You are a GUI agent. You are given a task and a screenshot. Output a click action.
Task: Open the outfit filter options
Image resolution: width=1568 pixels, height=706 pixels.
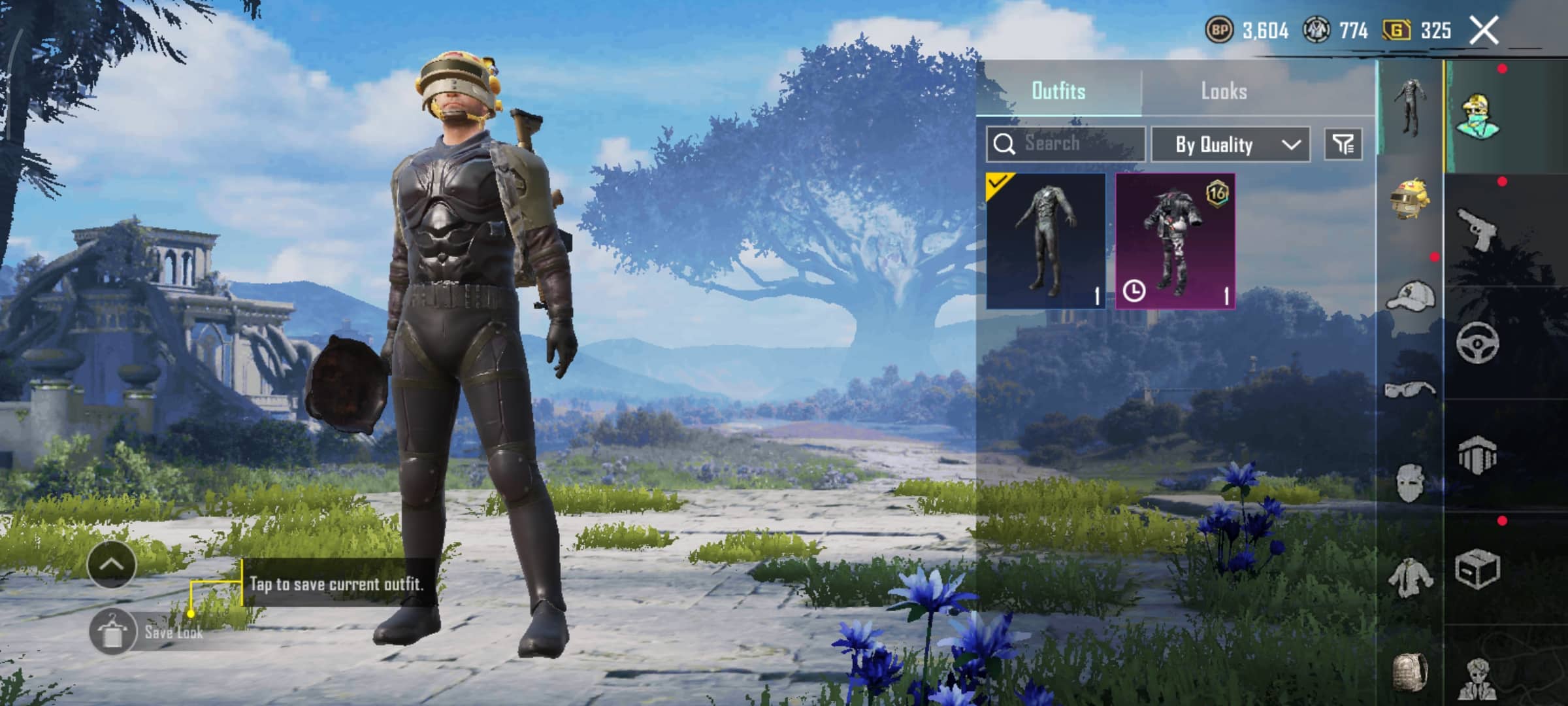1343,144
